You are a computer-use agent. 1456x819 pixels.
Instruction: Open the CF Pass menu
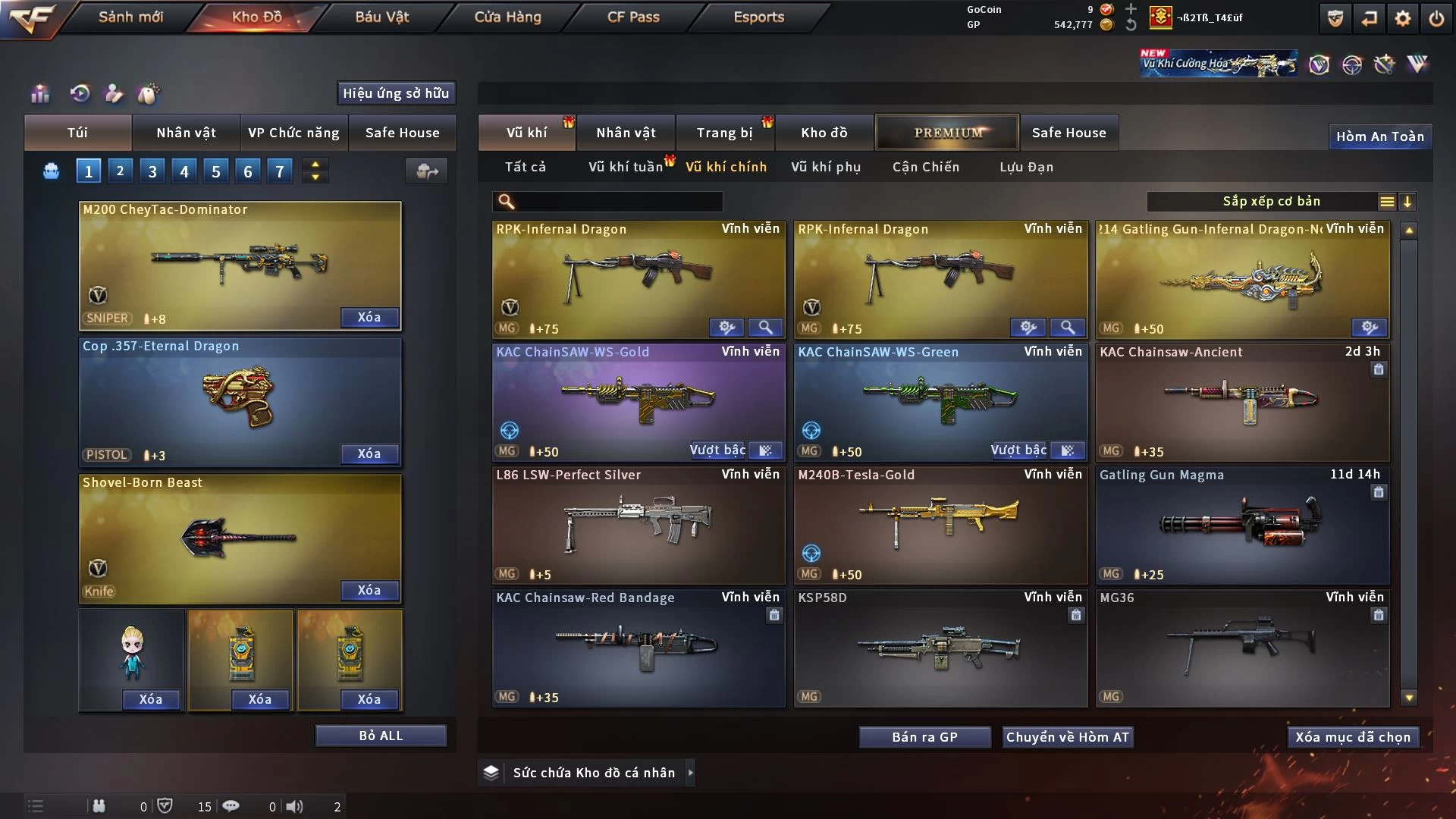click(633, 17)
